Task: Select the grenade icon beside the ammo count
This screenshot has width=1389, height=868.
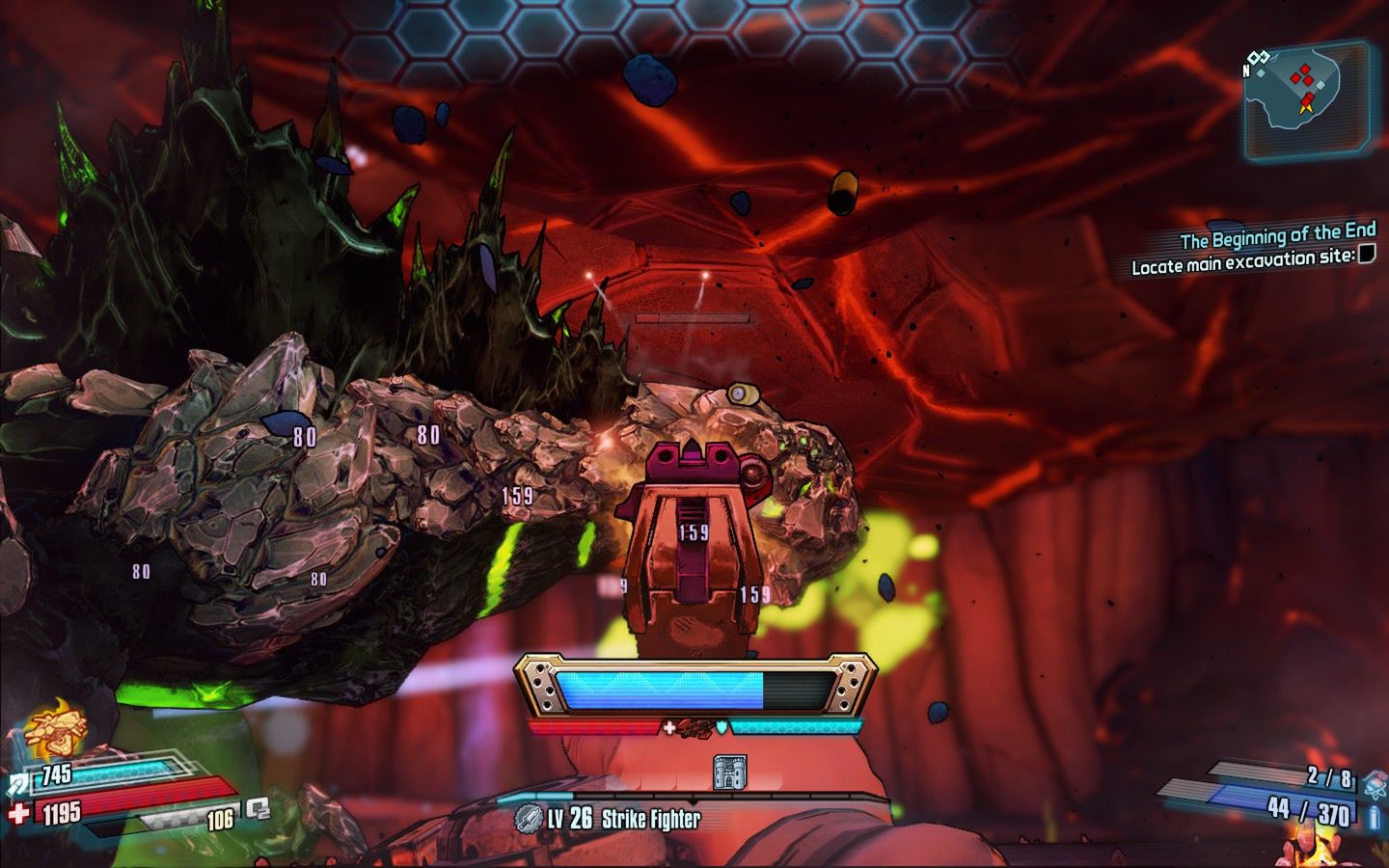Action: coord(1374,785)
